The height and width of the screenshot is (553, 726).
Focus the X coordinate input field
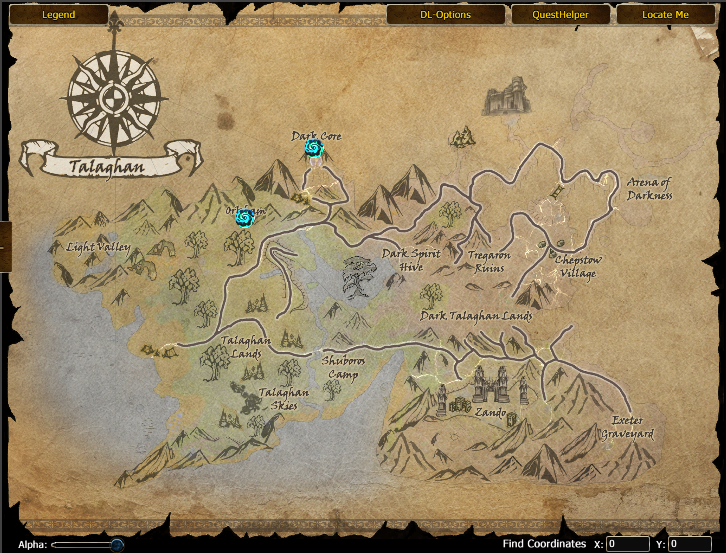[x=628, y=544]
